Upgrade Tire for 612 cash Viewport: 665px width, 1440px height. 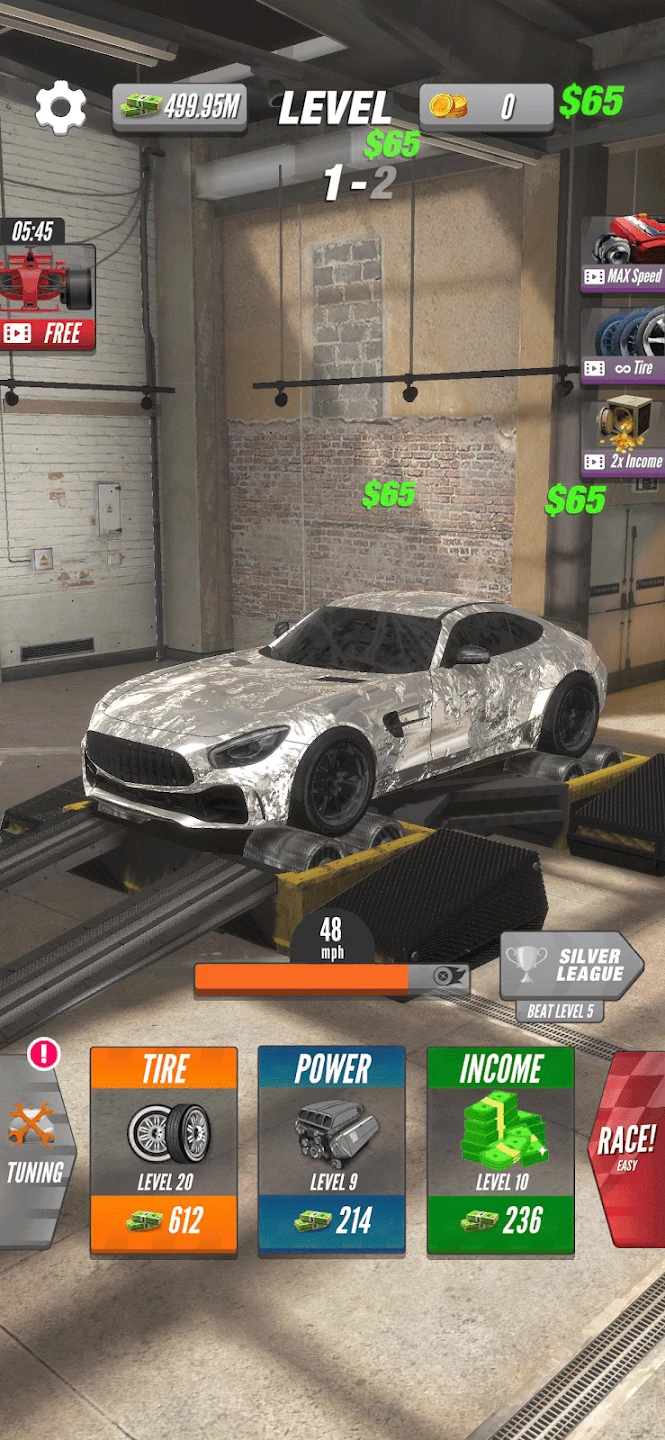pyautogui.click(x=164, y=1150)
